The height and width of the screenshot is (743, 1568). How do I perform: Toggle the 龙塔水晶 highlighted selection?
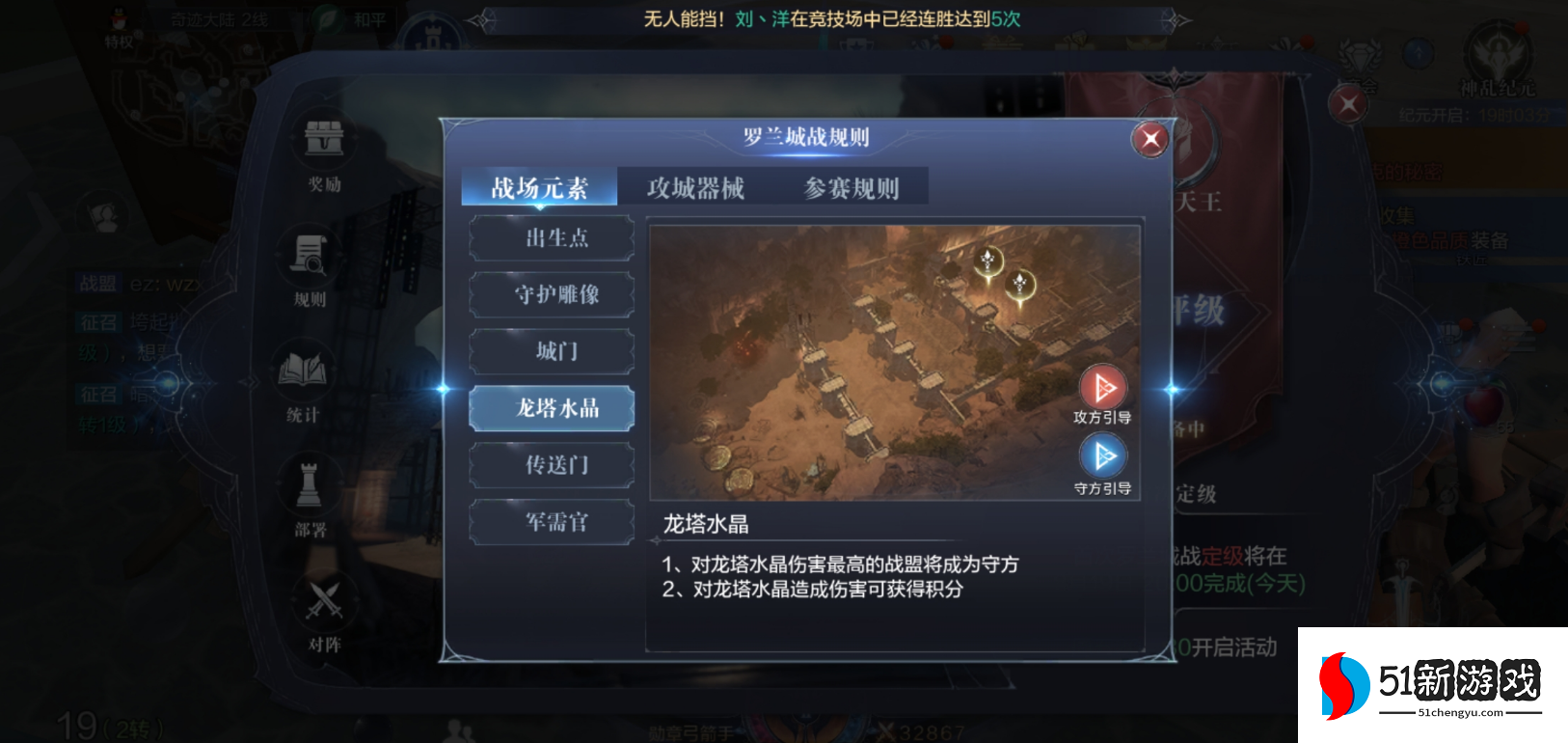pyautogui.click(x=552, y=408)
